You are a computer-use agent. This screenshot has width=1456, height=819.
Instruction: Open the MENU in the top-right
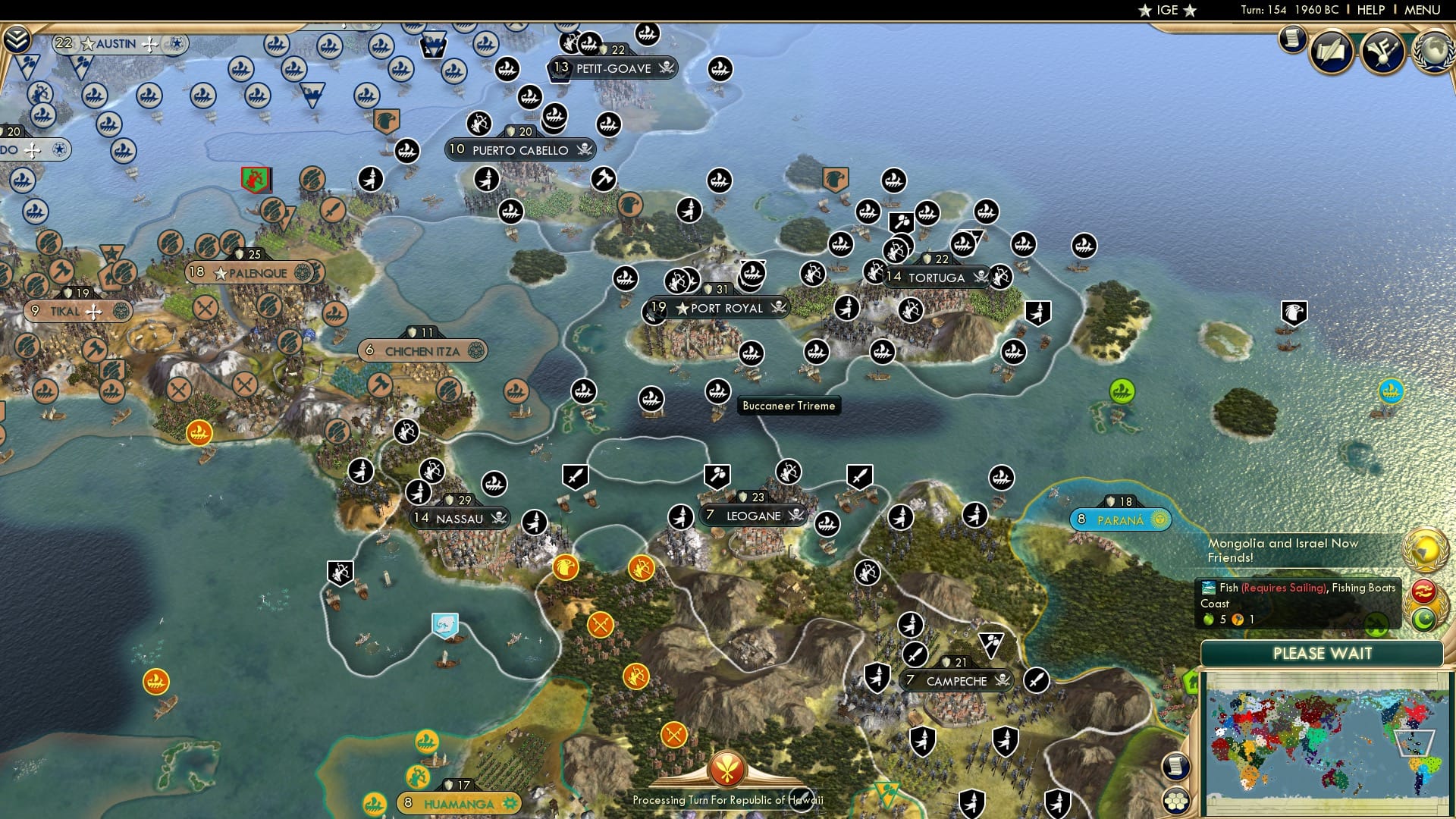coord(1421,9)
